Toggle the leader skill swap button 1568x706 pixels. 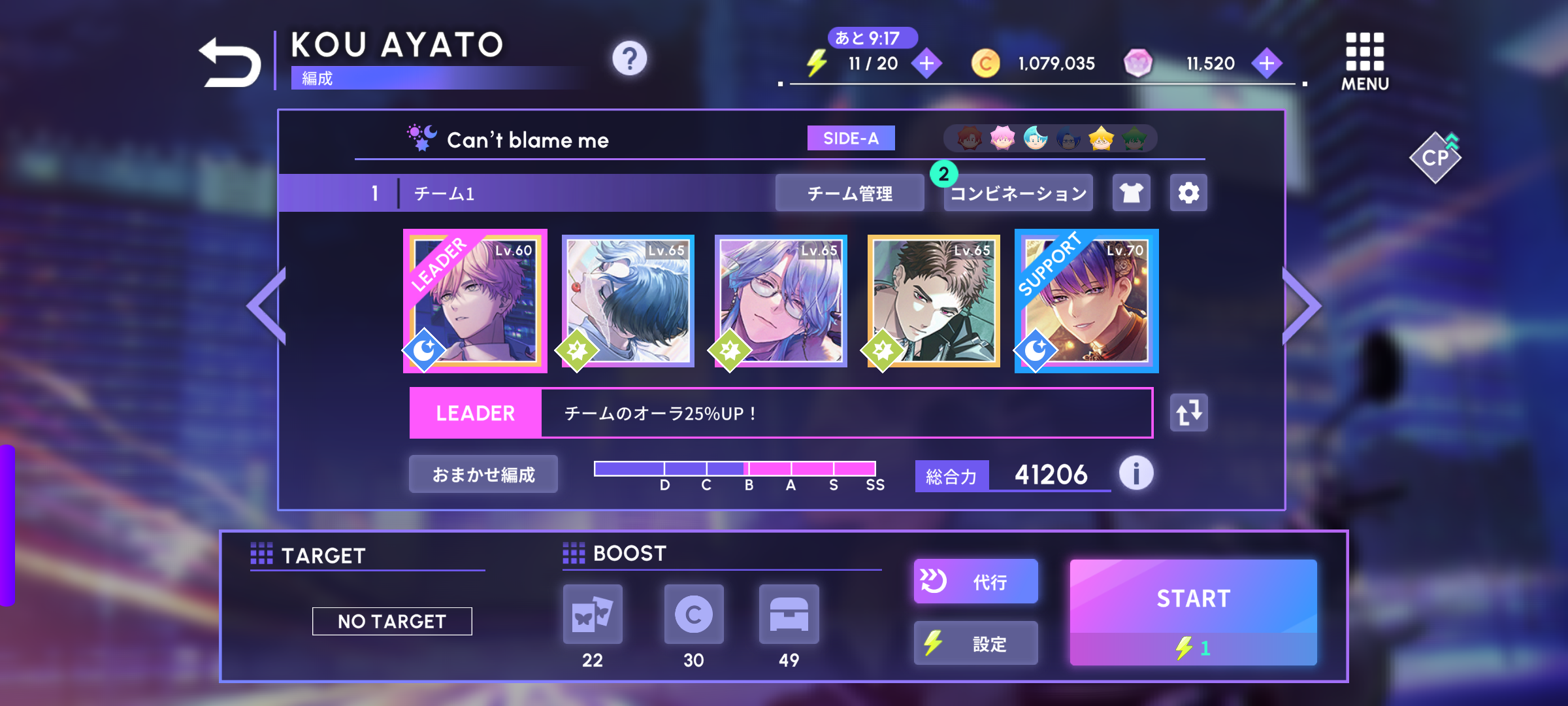point(1188,413)
